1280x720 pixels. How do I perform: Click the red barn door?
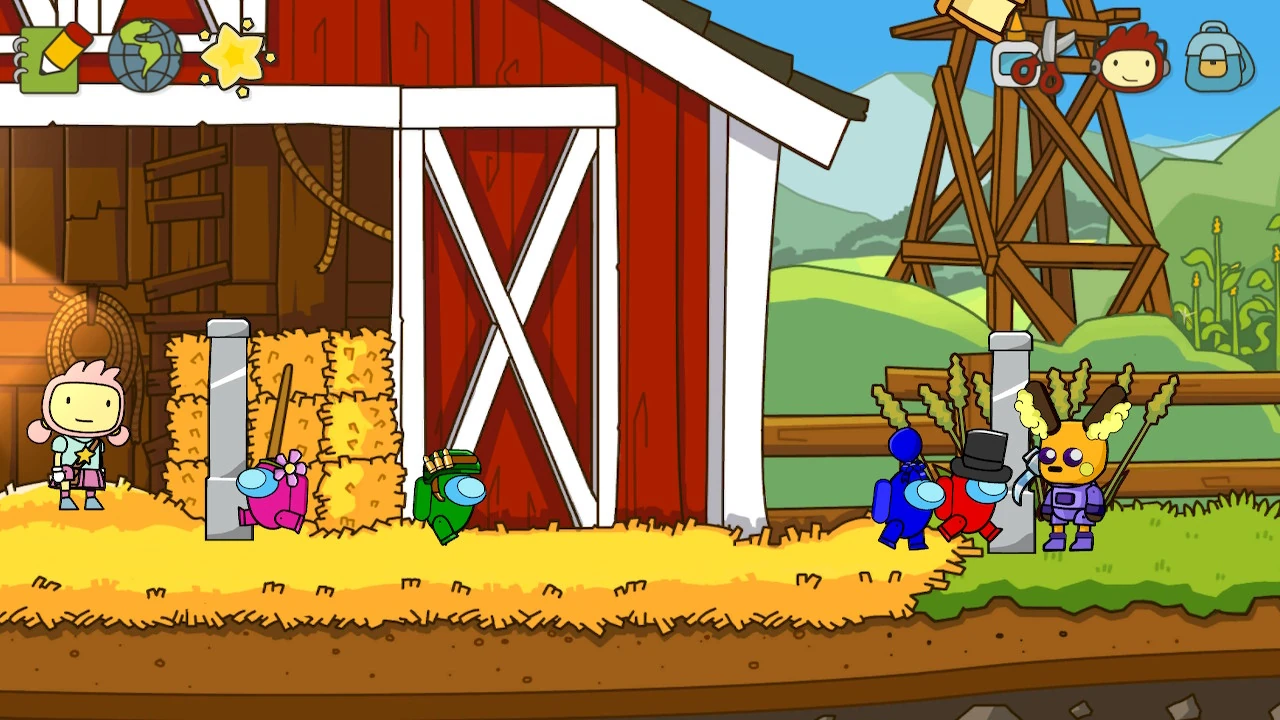click(x=510, y=300)
